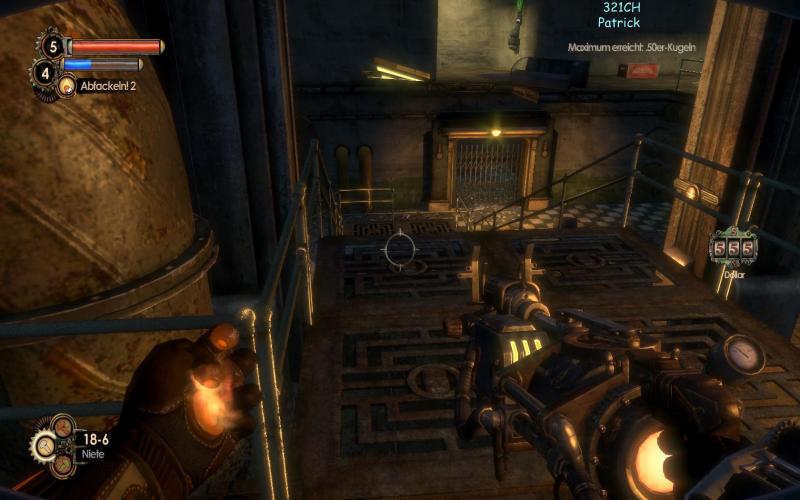Use the EVE hypo counter icon
This screenshot has width=800, height=500.
(x=44, y=71)
